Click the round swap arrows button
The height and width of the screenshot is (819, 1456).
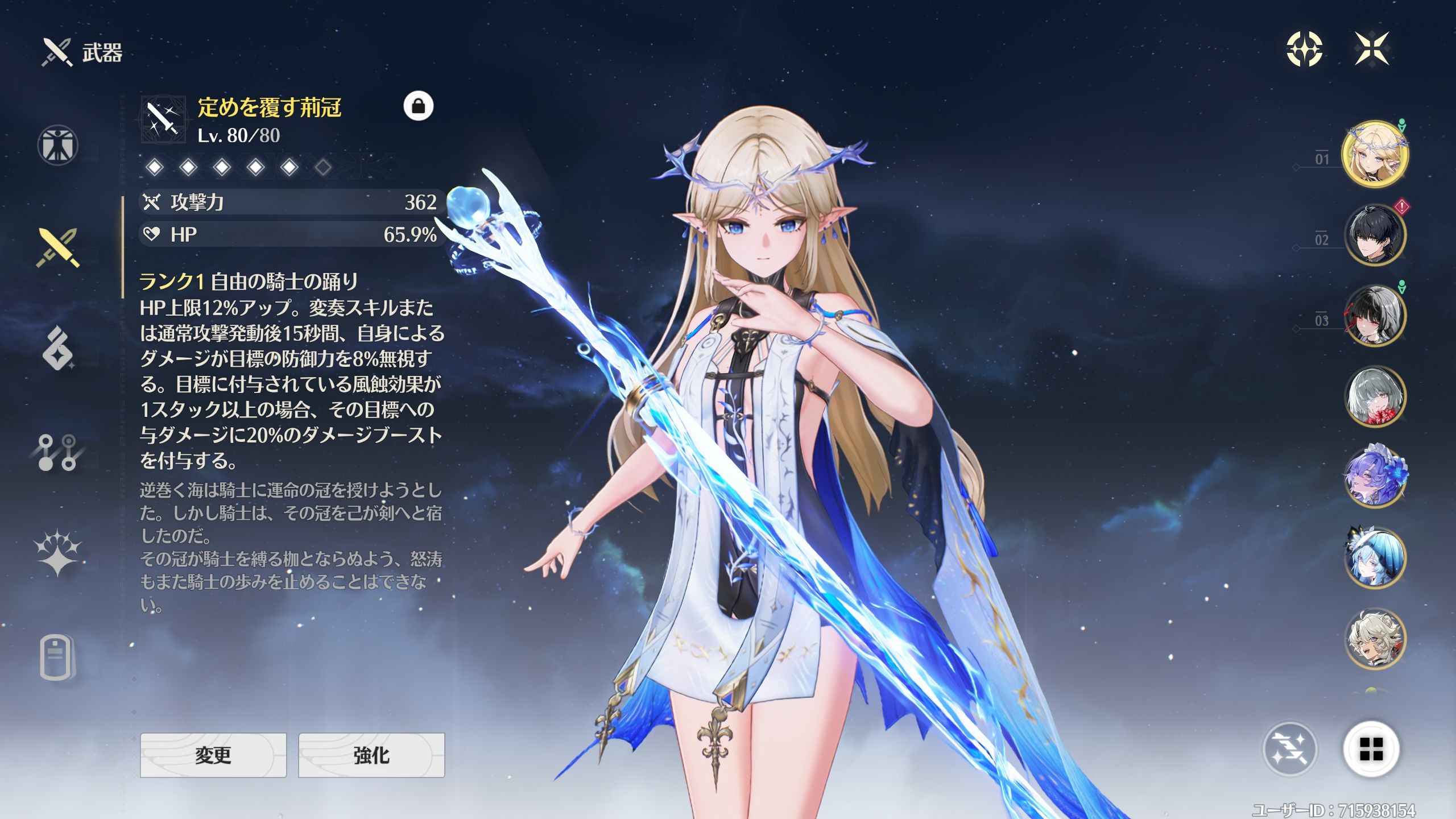pos(1290,748)
